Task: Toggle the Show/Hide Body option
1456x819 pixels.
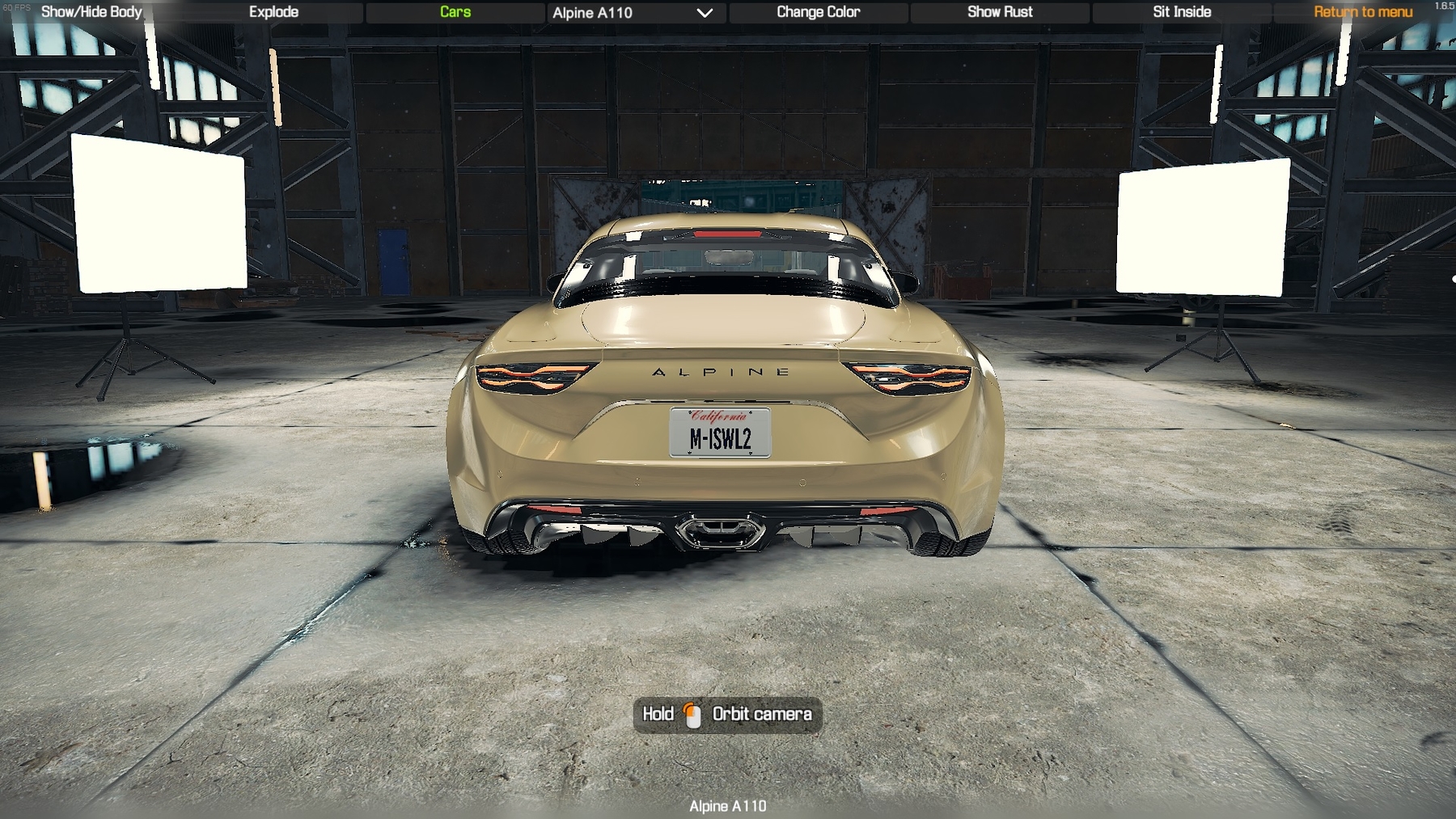Action: (91, 12)
